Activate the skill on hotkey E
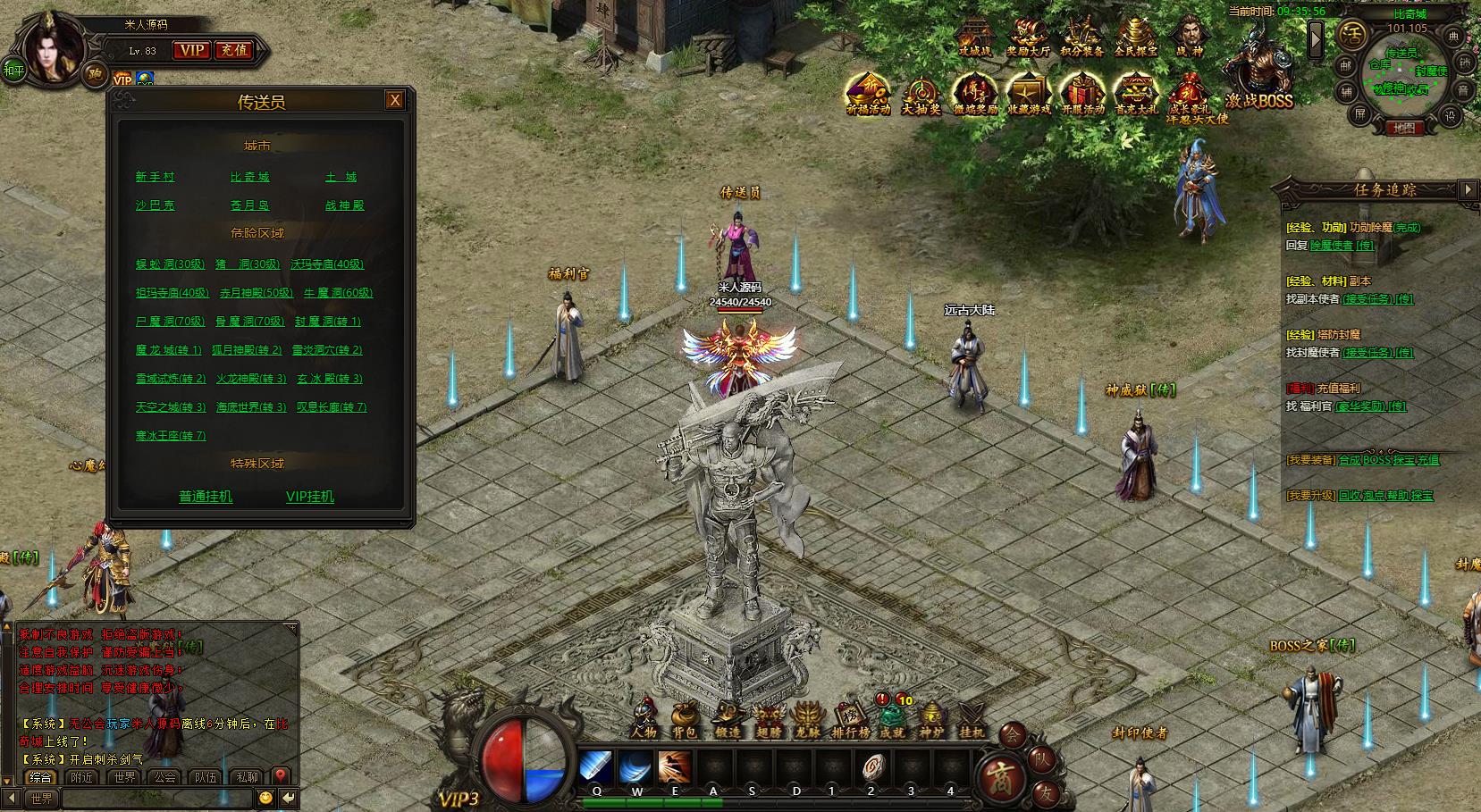 pyautogui.click(x=675, y=768)
